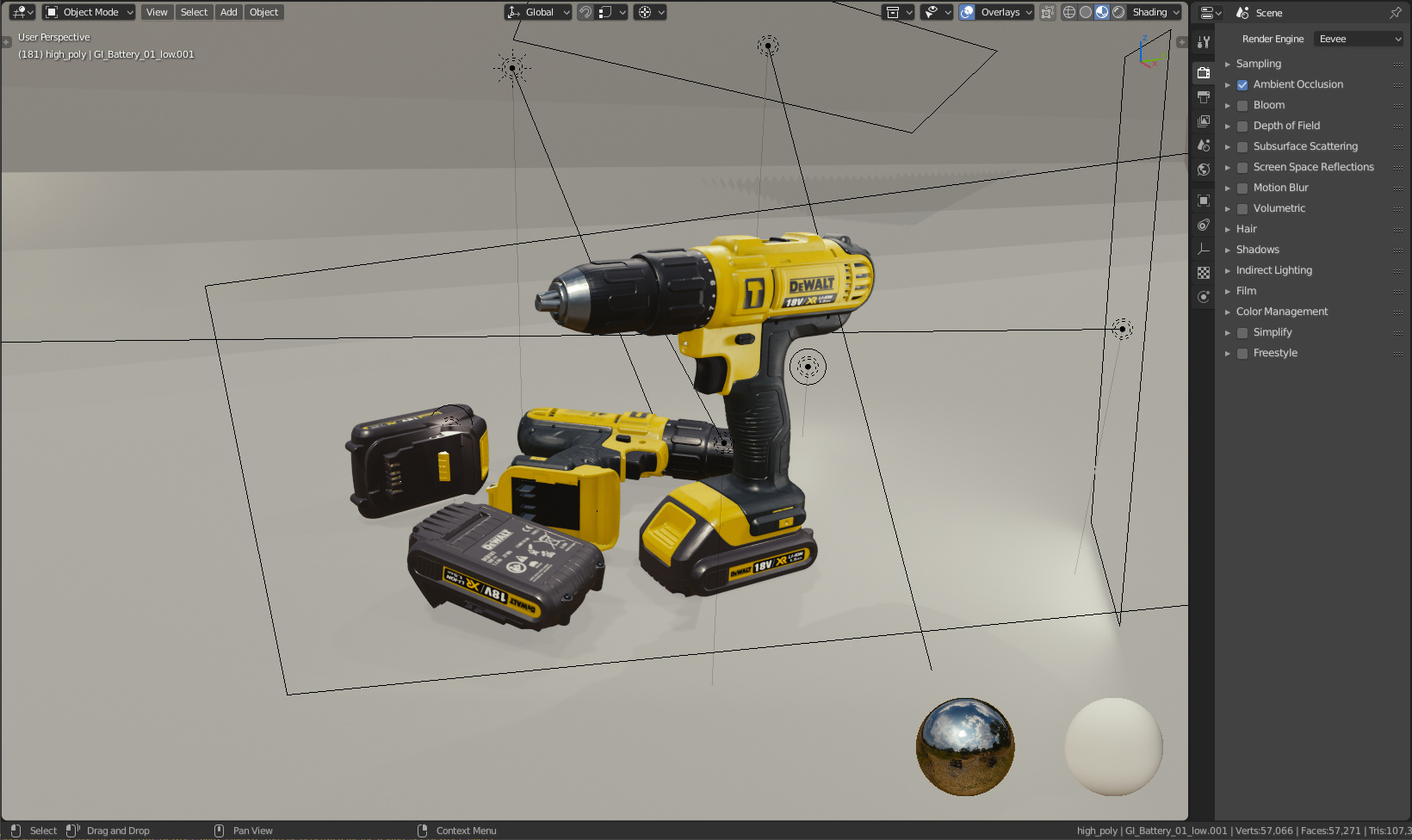The image size is (1412, 840).
Task: Open the Object Mode selector
Action: coord(87,11)
